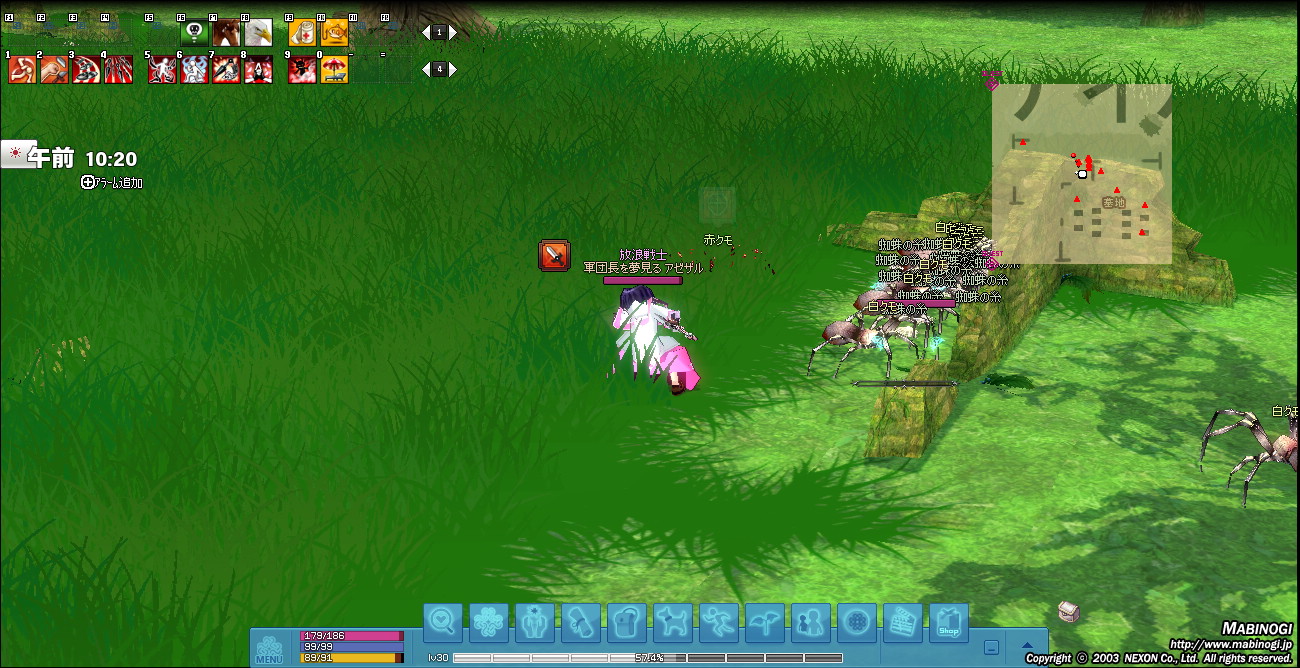Open the running figure action icon
The height and width of the screenshot is (668, 1300).
(x=719, y=623)
